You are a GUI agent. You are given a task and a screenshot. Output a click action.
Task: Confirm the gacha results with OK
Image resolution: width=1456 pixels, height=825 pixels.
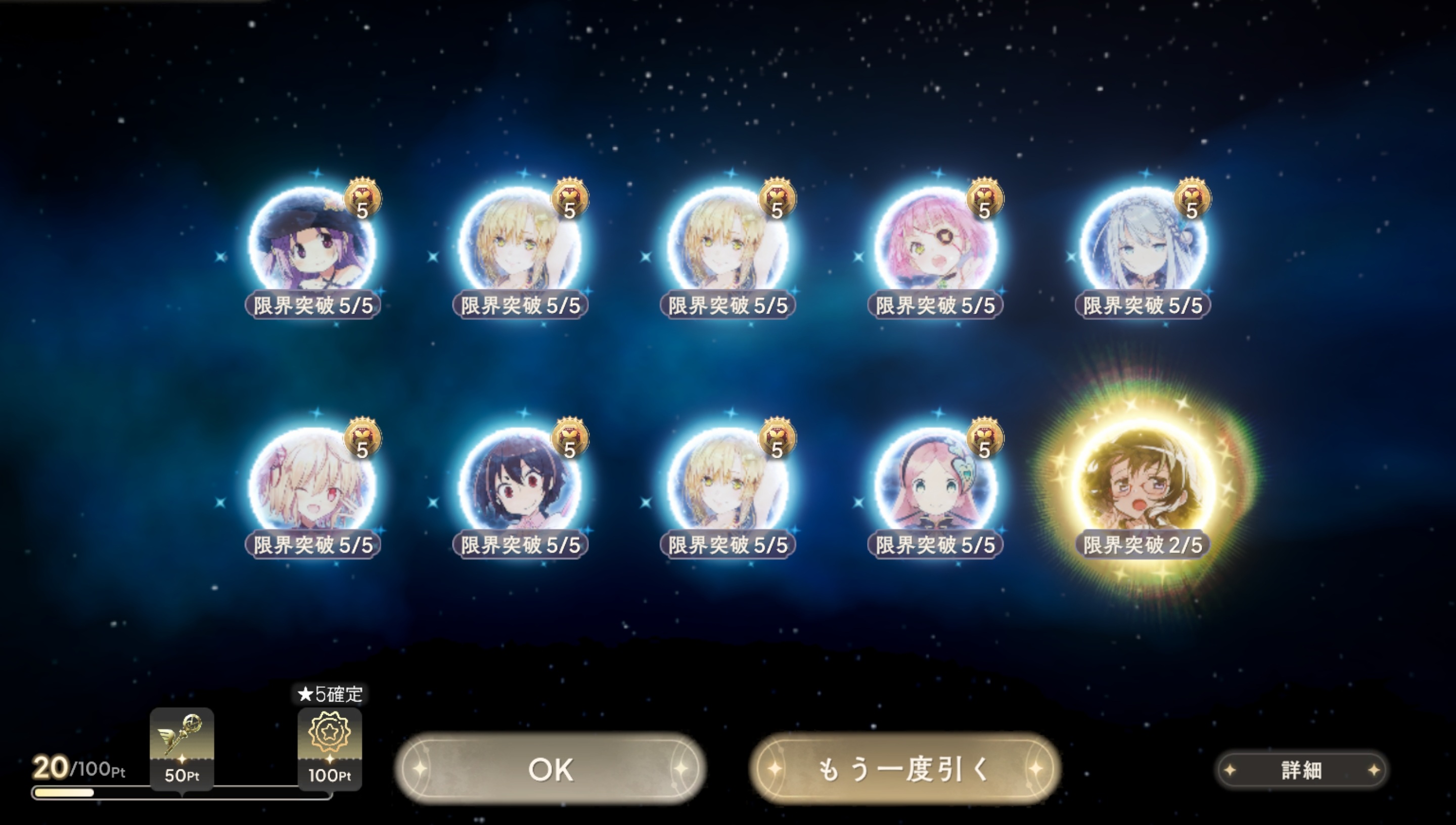point(550,769)
